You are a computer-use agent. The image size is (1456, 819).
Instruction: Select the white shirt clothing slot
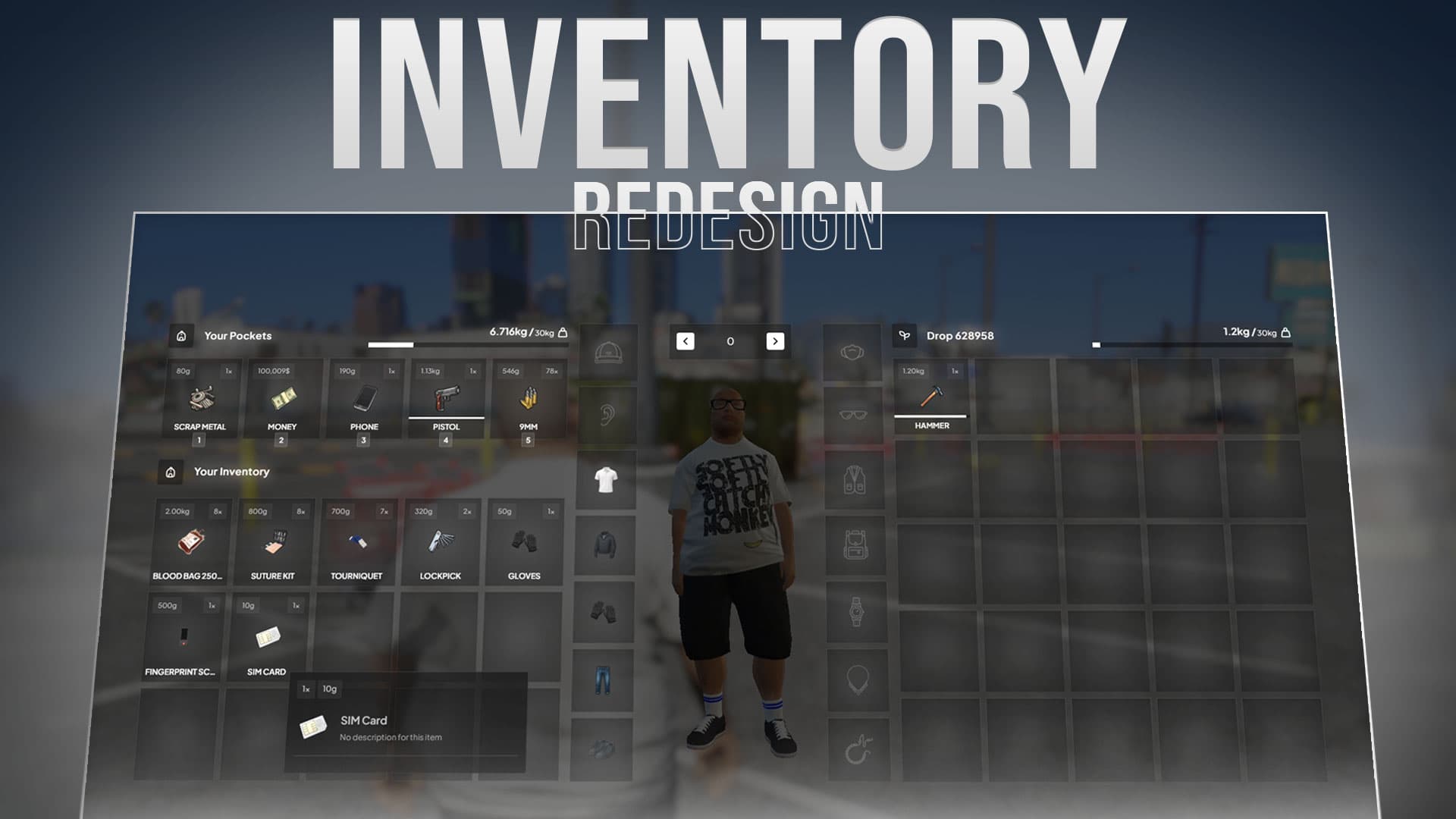point(606,480)
